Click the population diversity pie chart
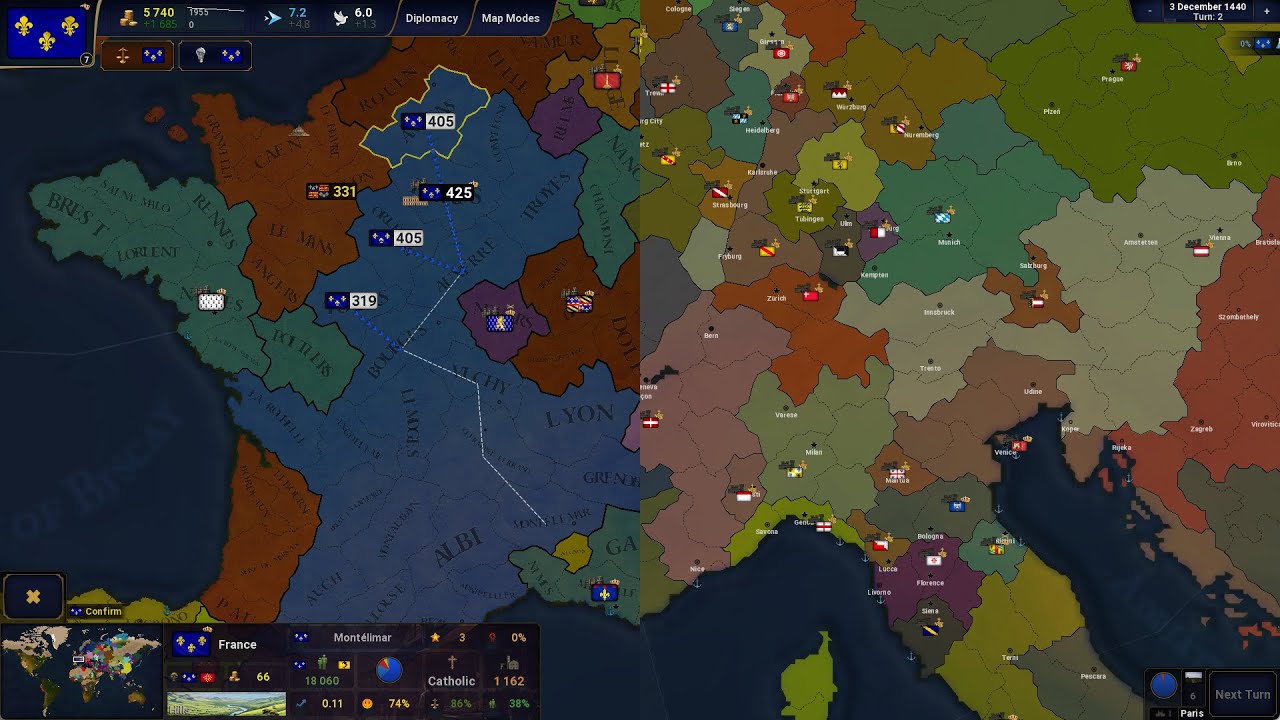The width and height of the screenshot is (1280, 720). pos(389,670)
